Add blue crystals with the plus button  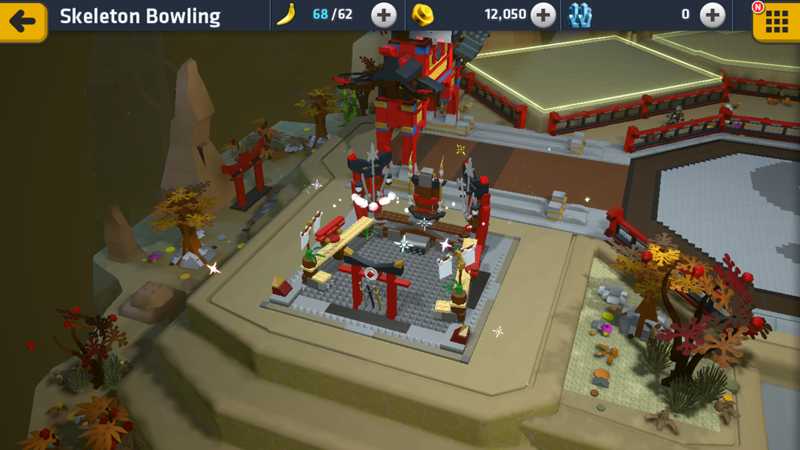coord(712,15)
